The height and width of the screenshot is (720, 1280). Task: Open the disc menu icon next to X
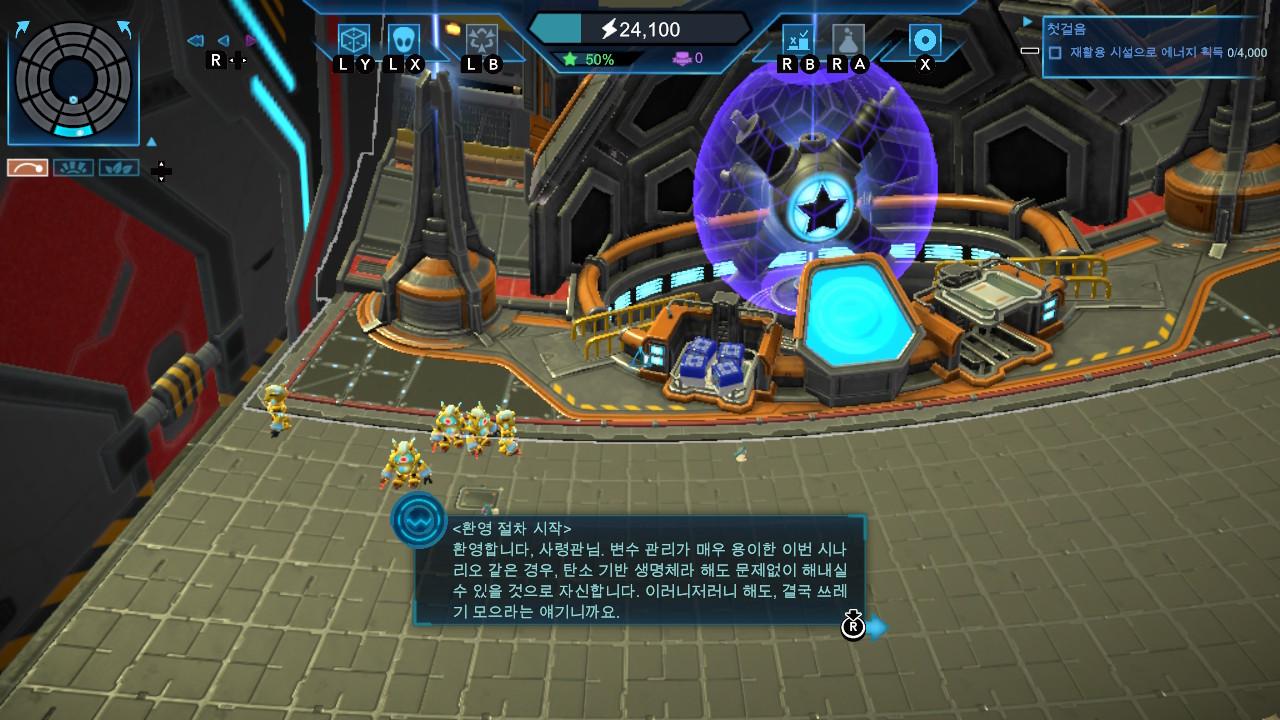pos(925,40)
